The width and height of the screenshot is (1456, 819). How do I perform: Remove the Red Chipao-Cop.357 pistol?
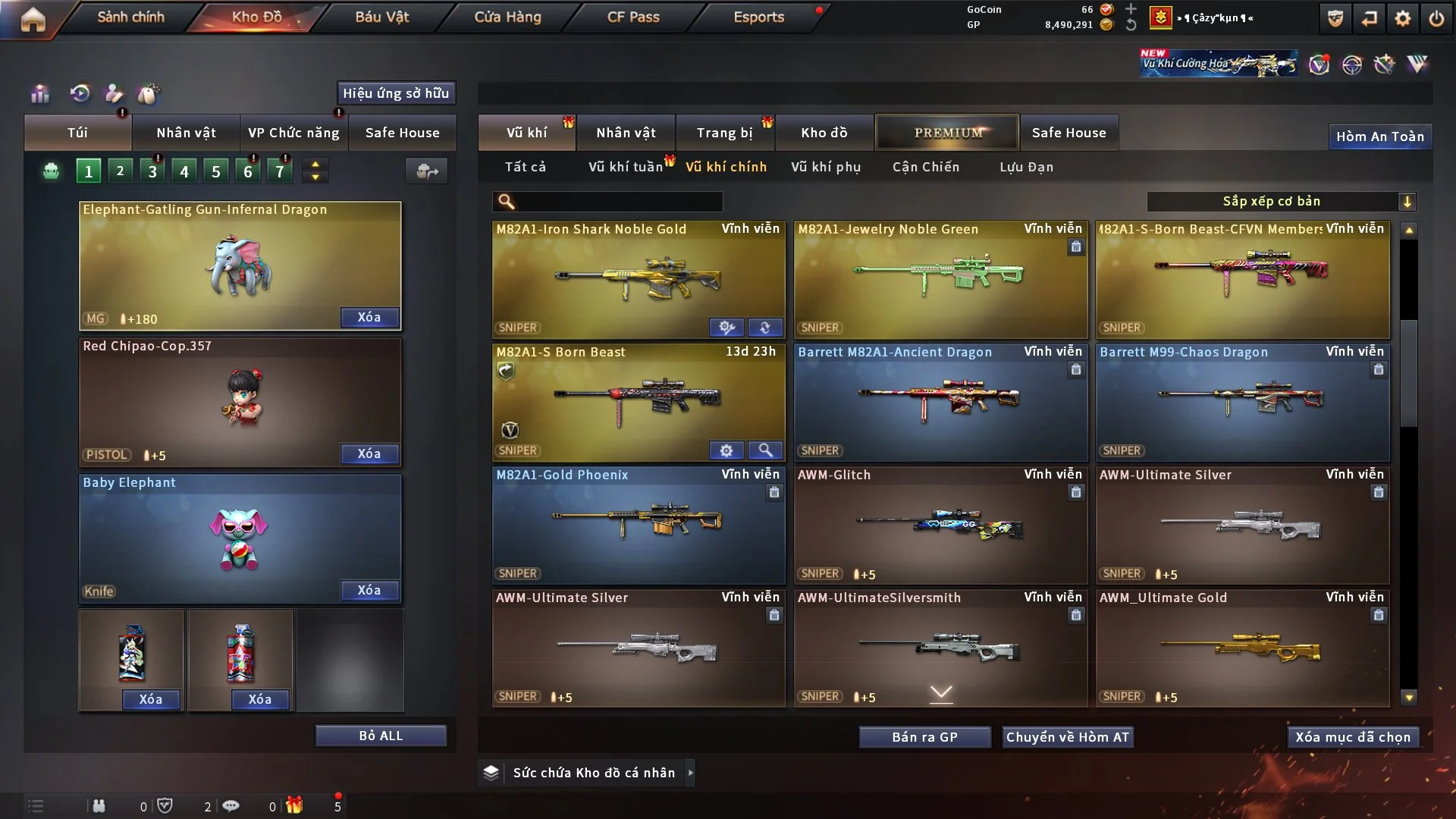pyautogui.click(x=369, y=453)
